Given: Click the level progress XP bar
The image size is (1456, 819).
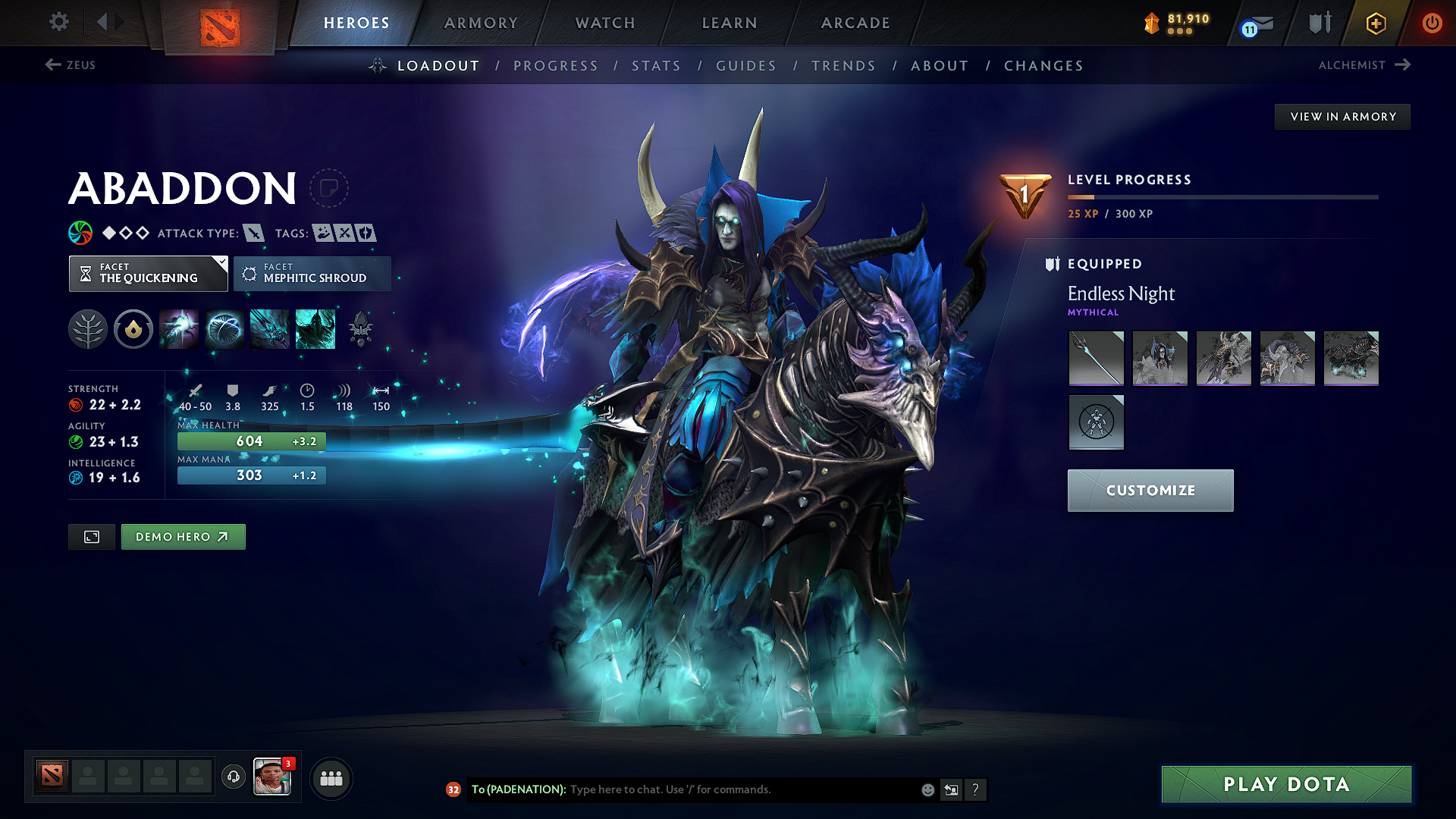Looking at the screenshot, I should point(1221,196).
